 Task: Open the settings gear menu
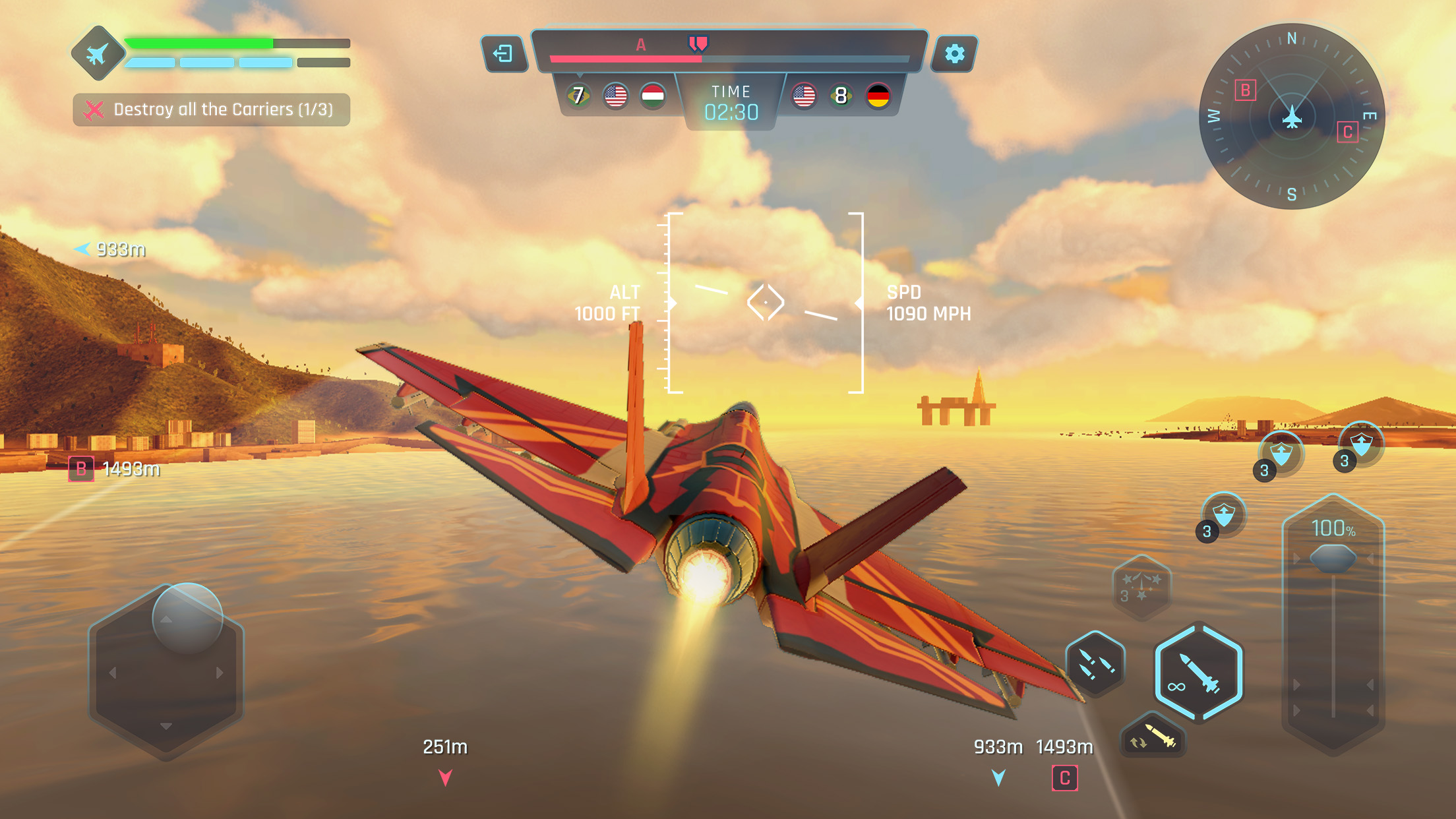tap(954, 54)
